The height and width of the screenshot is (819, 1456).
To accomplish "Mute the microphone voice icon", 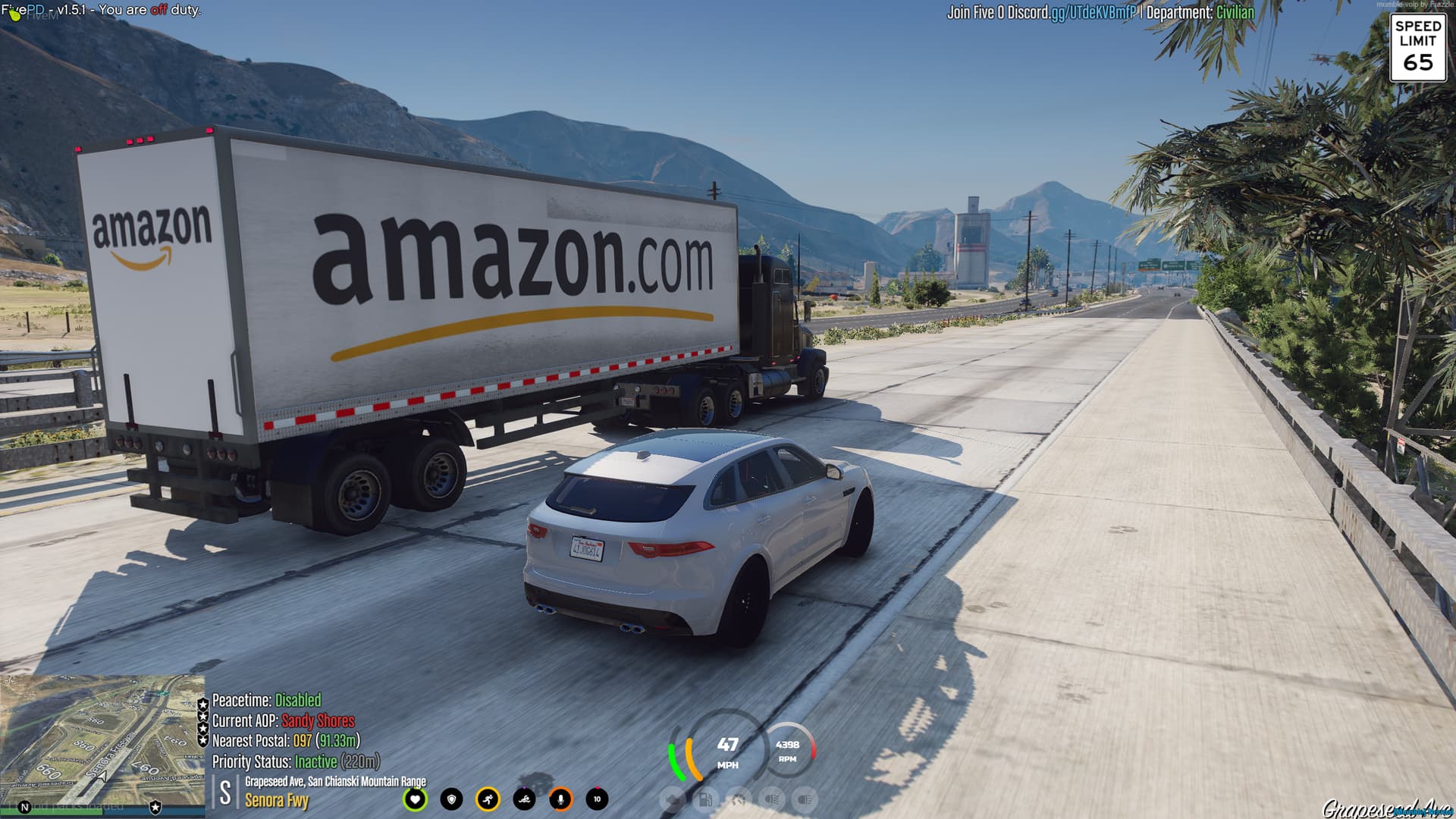I will click(x=561, y=799).
